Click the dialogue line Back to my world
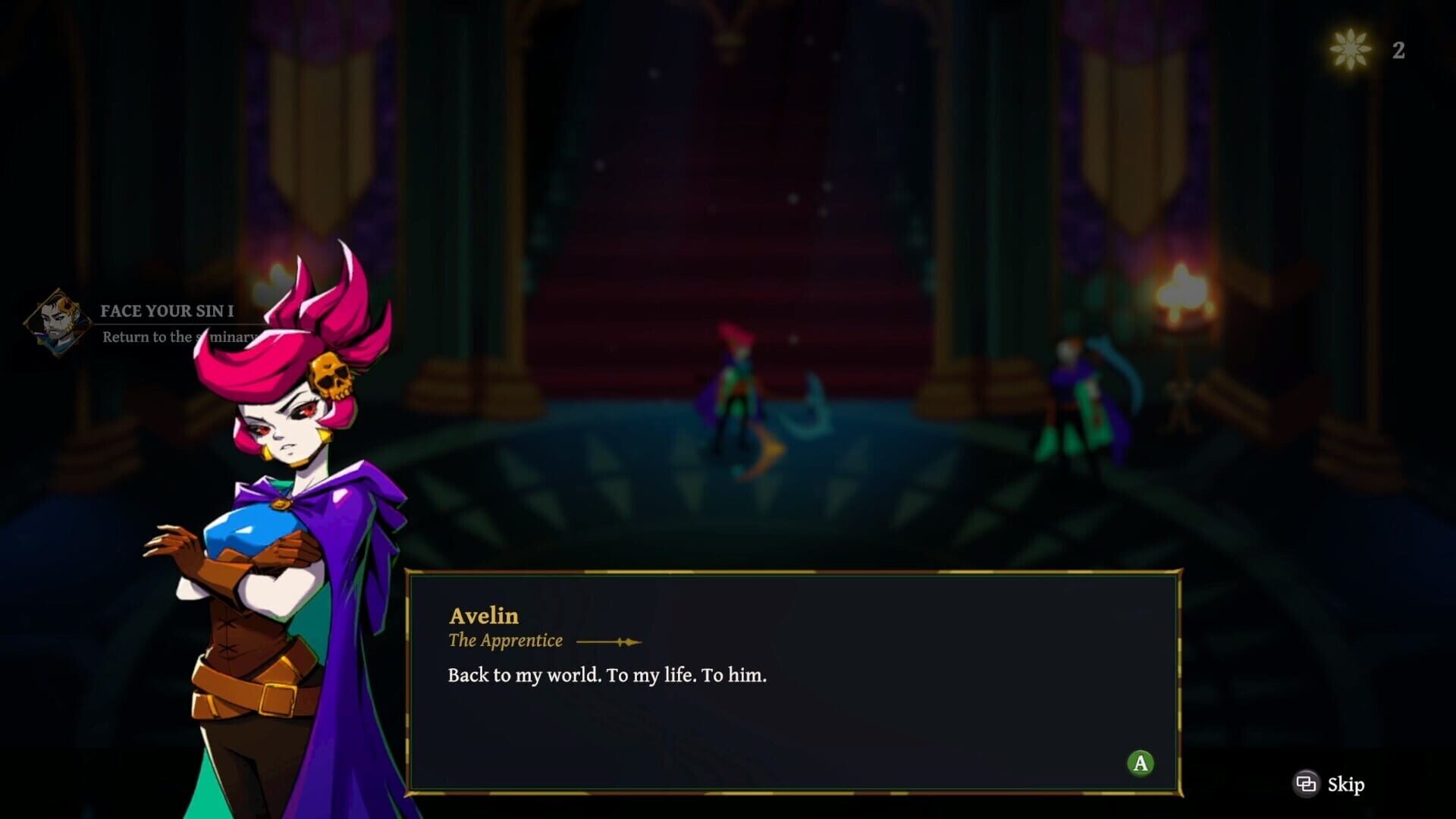This screenshot has height=819, width=1456. [605, 676]
